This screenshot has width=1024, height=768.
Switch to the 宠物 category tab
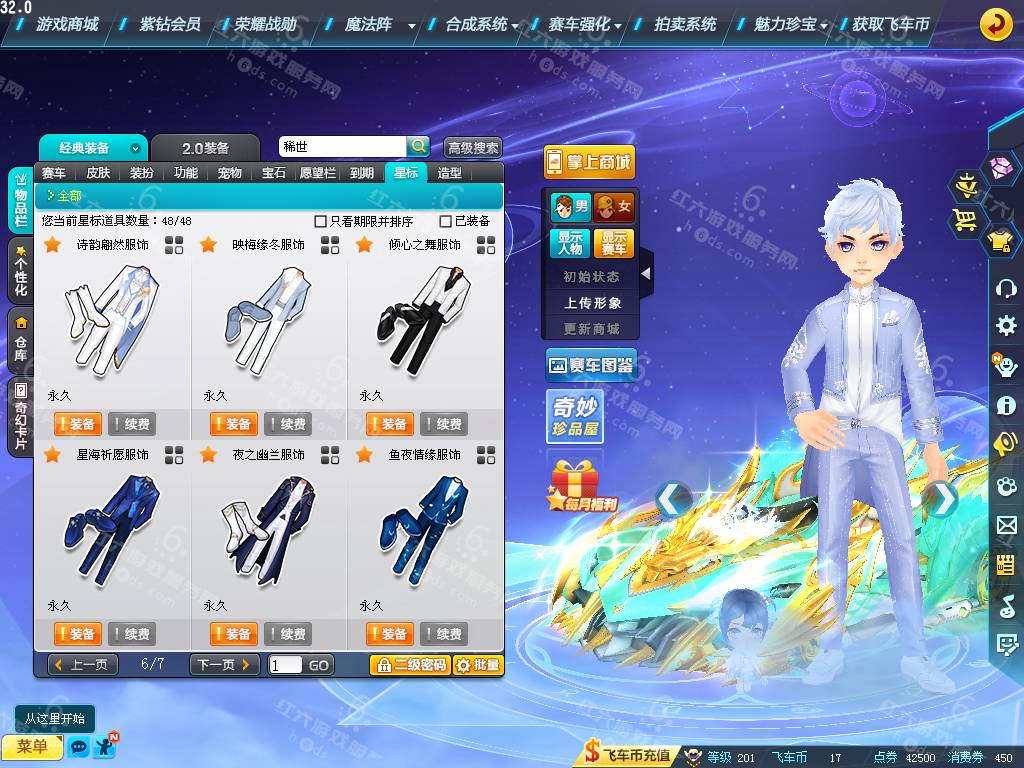pos(230,173)
